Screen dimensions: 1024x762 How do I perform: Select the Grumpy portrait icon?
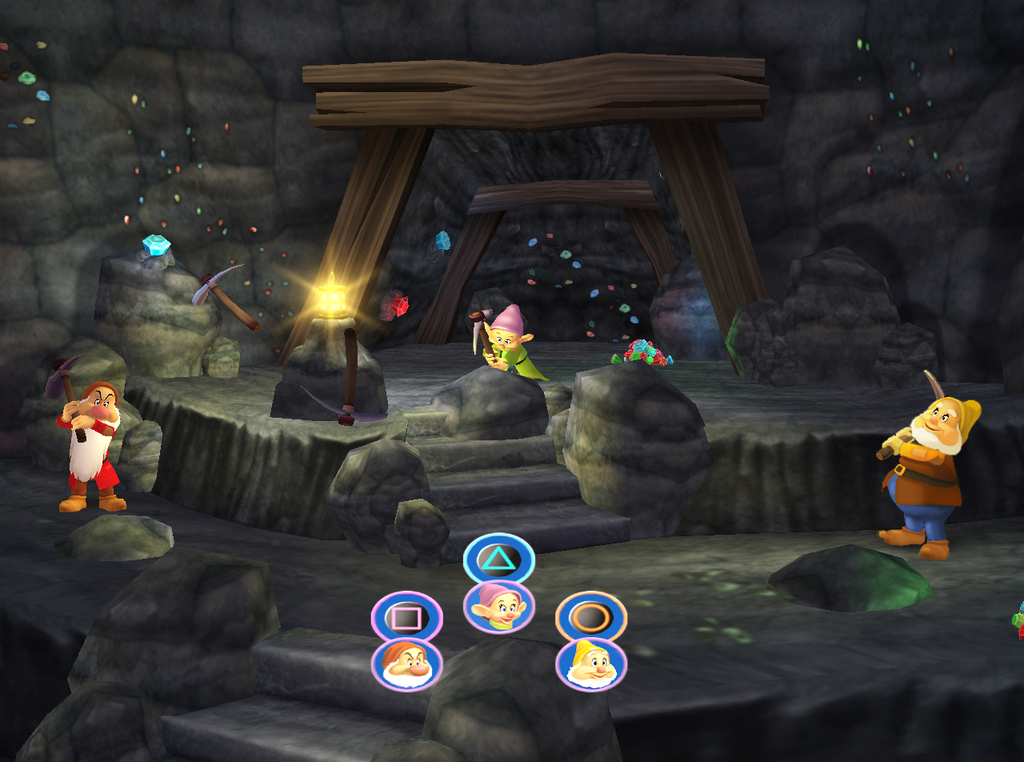[407, 664]
